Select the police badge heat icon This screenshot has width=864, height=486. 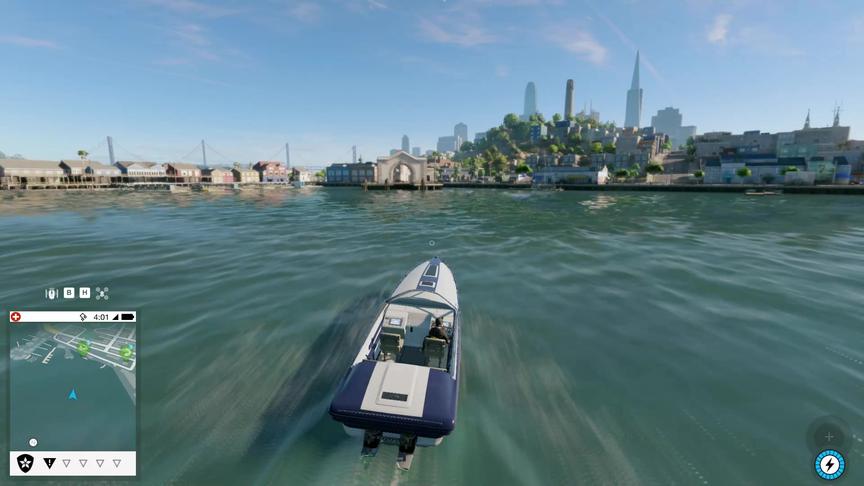[25, 463]
